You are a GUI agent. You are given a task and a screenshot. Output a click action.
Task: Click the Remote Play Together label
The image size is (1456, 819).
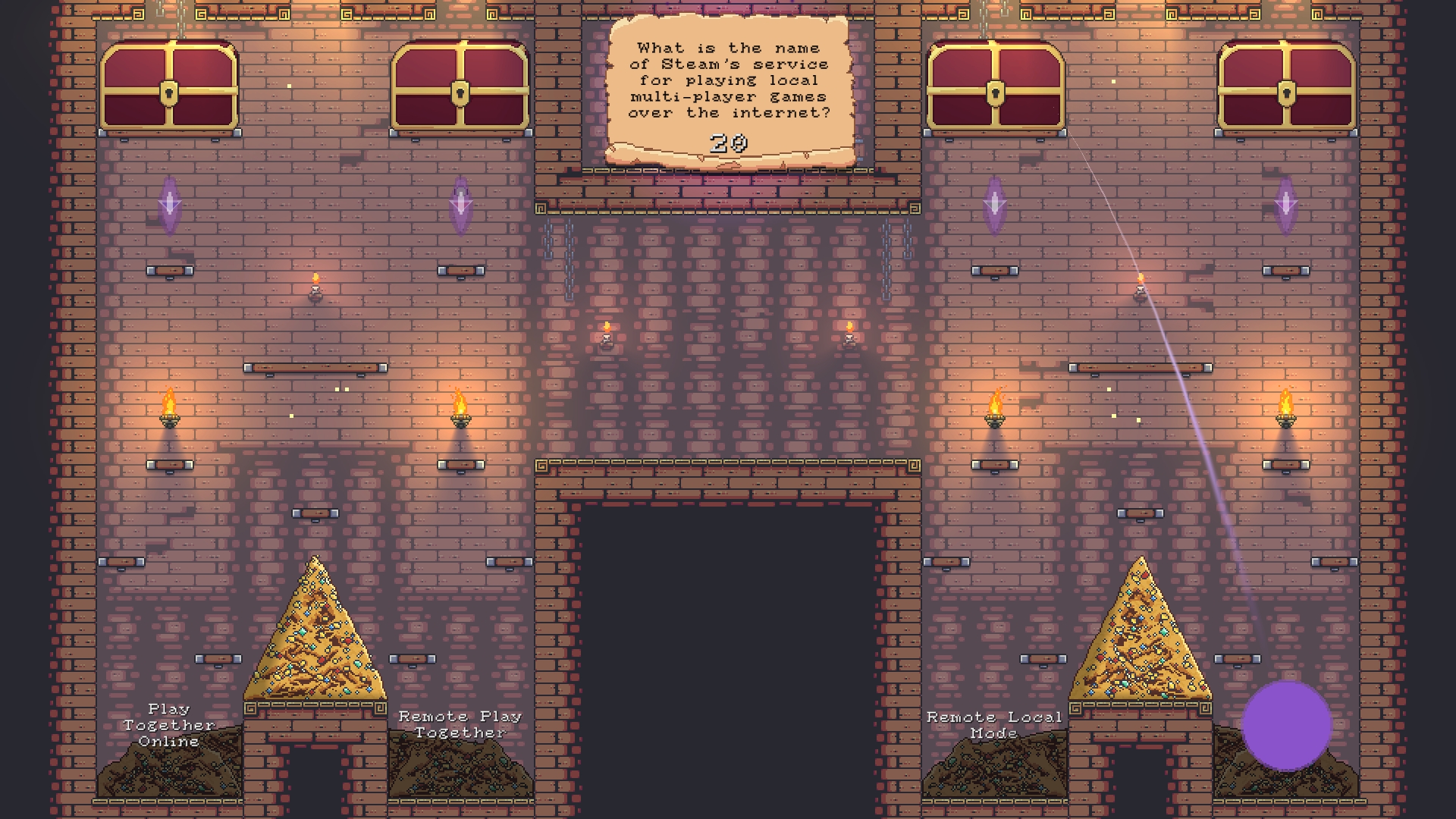460,725
